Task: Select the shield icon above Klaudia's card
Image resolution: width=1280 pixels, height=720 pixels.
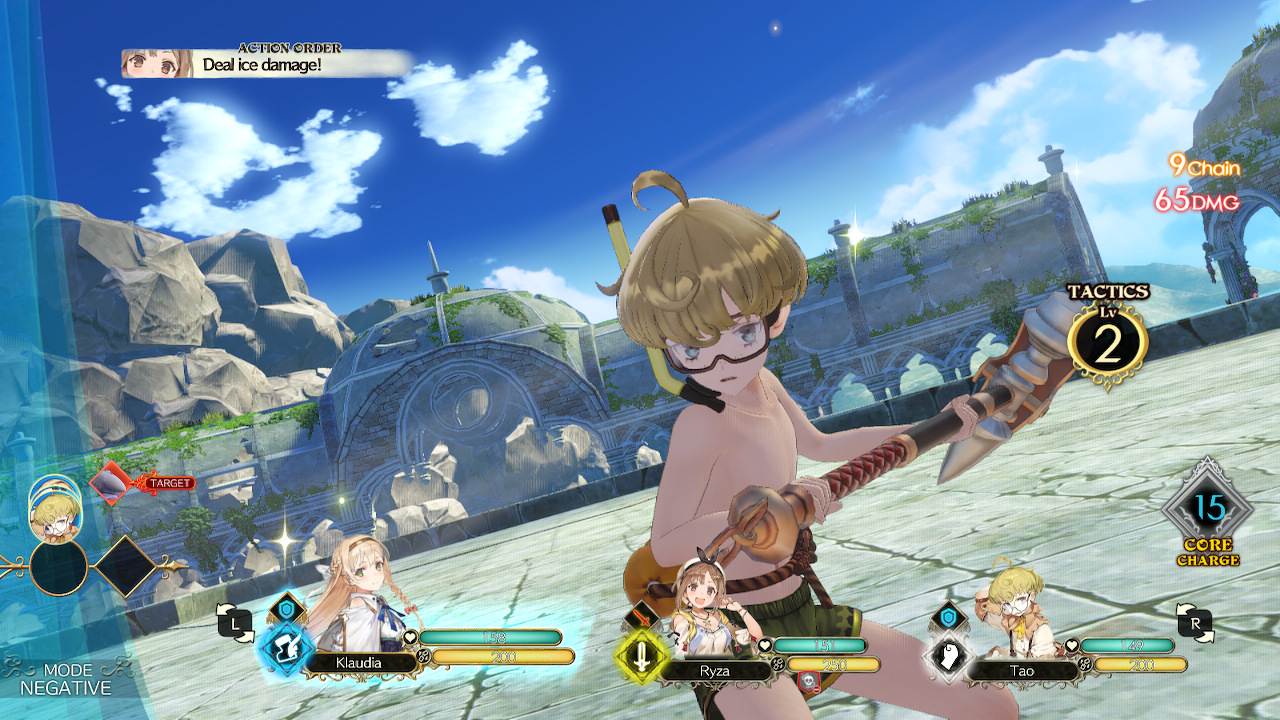Action: pyautogui.click(x=286, y=609)
